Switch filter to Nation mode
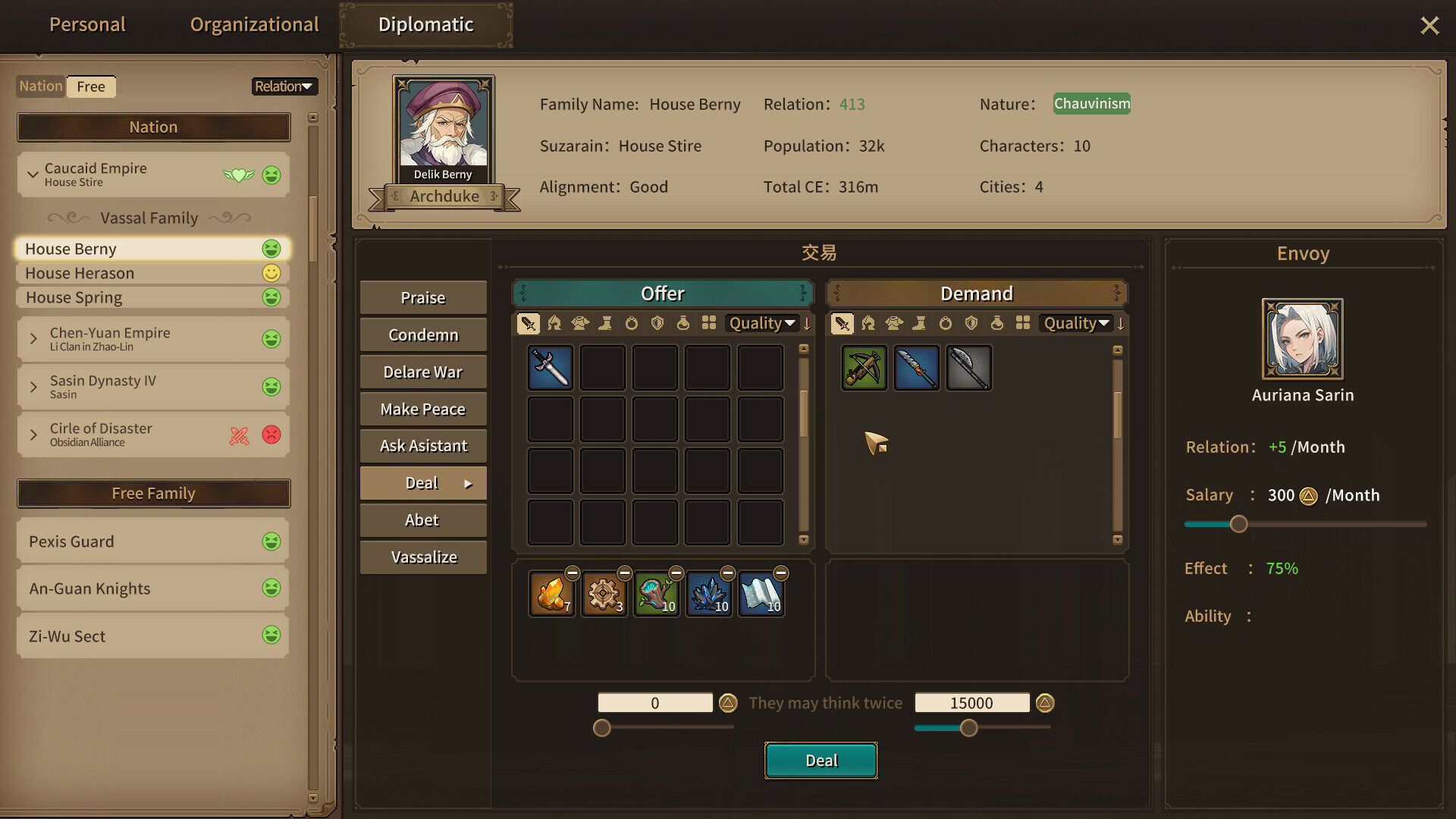 (39, 86)
